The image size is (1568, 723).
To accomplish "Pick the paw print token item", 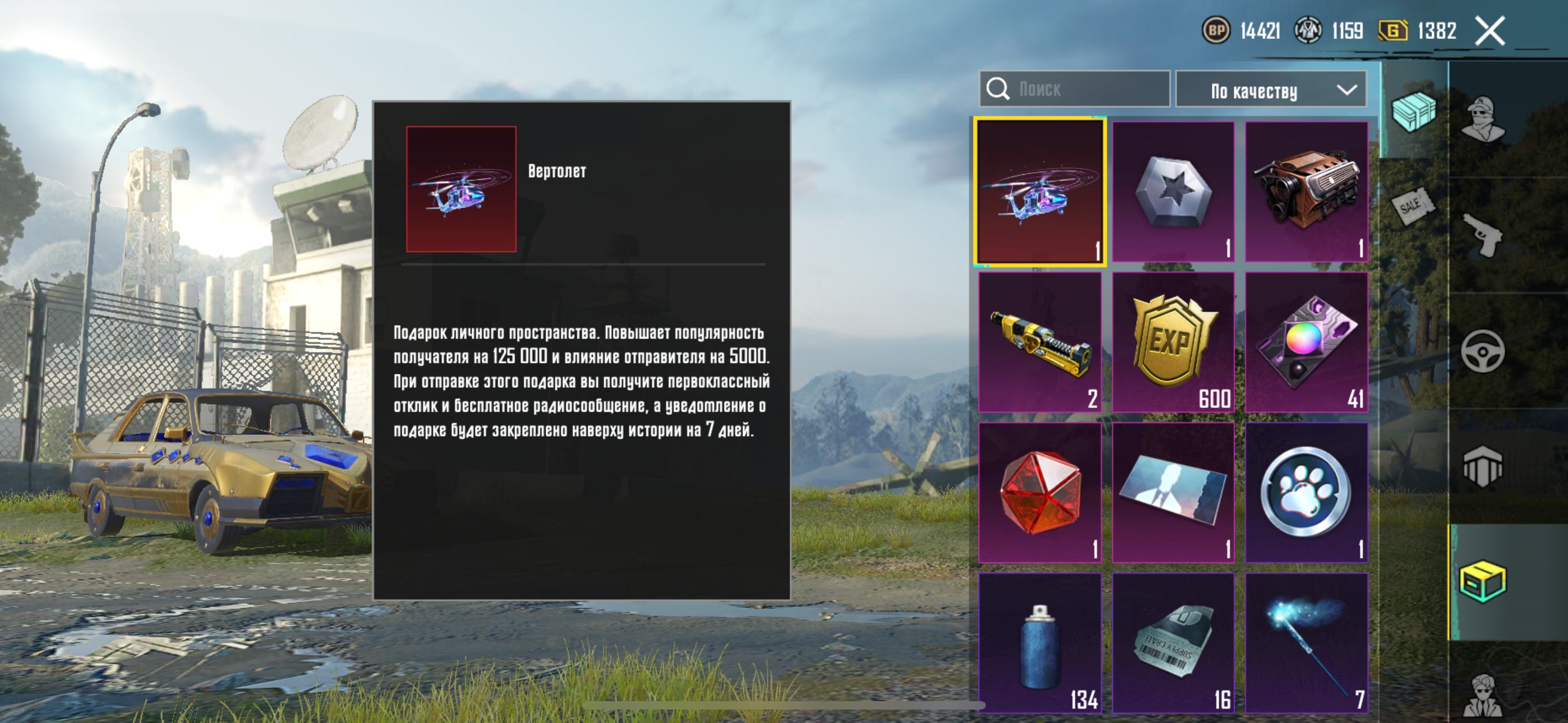I will tap(1306, 493).
